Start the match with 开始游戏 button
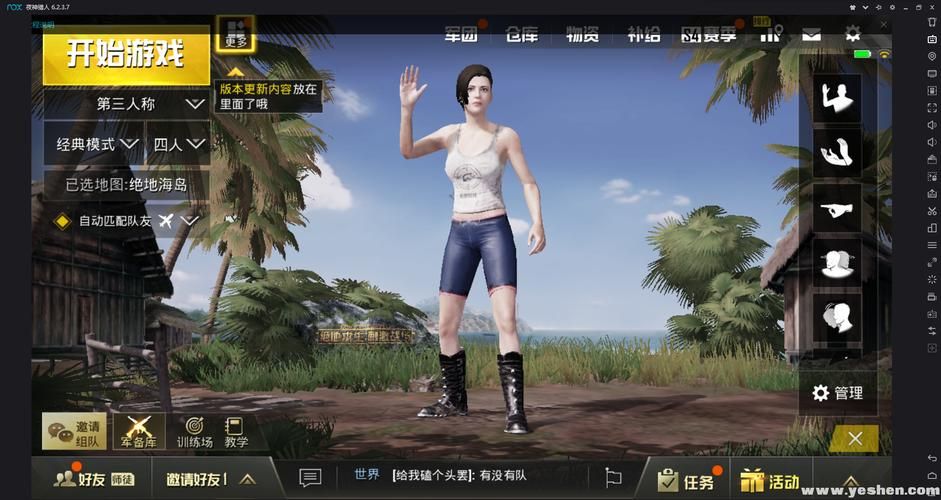 coord(125,53)
